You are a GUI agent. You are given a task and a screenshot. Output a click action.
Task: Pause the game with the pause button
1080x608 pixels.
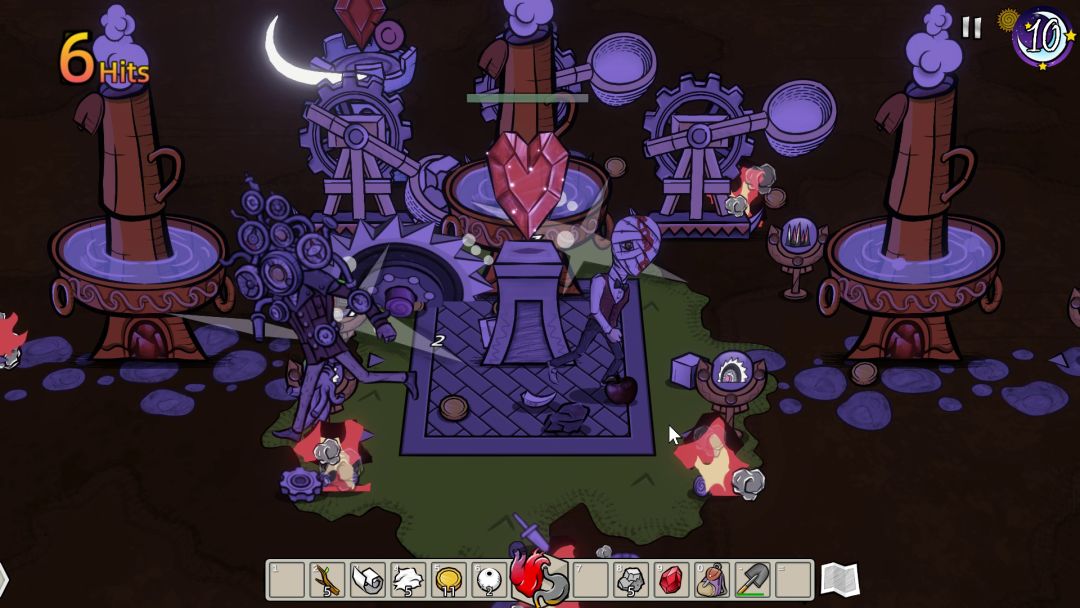pos(971,27)
